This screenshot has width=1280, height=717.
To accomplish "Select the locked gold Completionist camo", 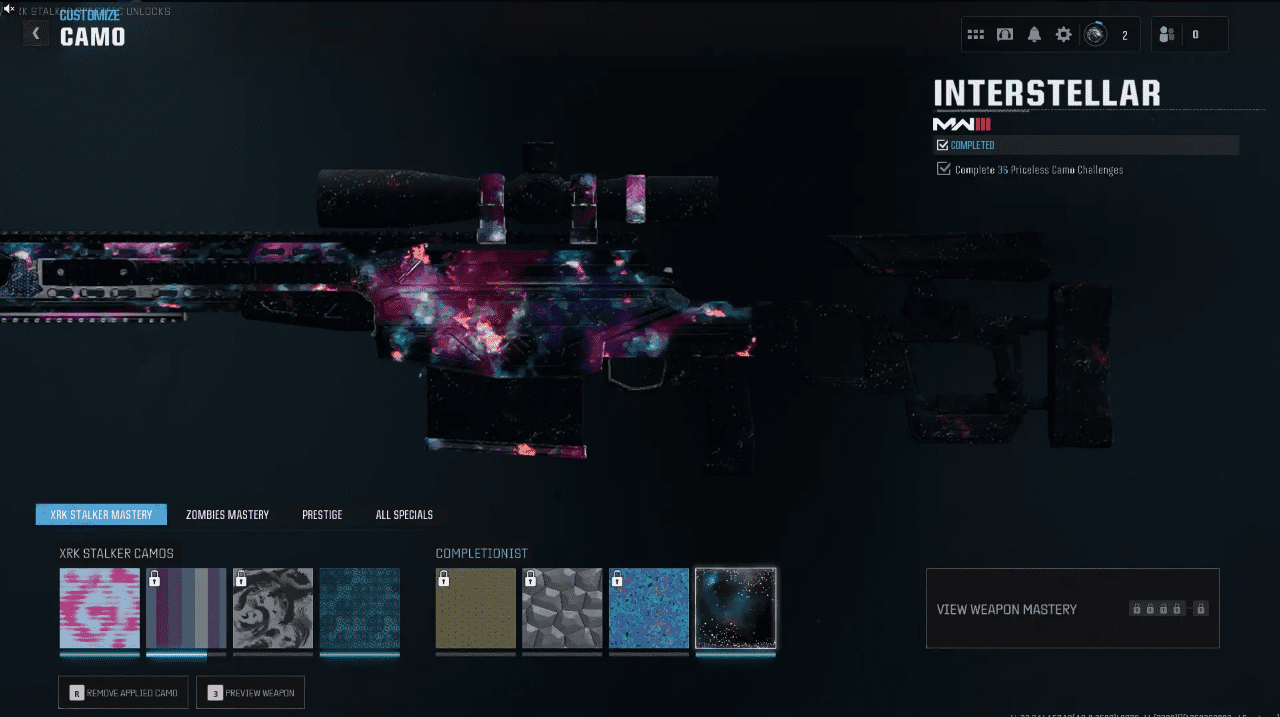I will pos(476,608).
